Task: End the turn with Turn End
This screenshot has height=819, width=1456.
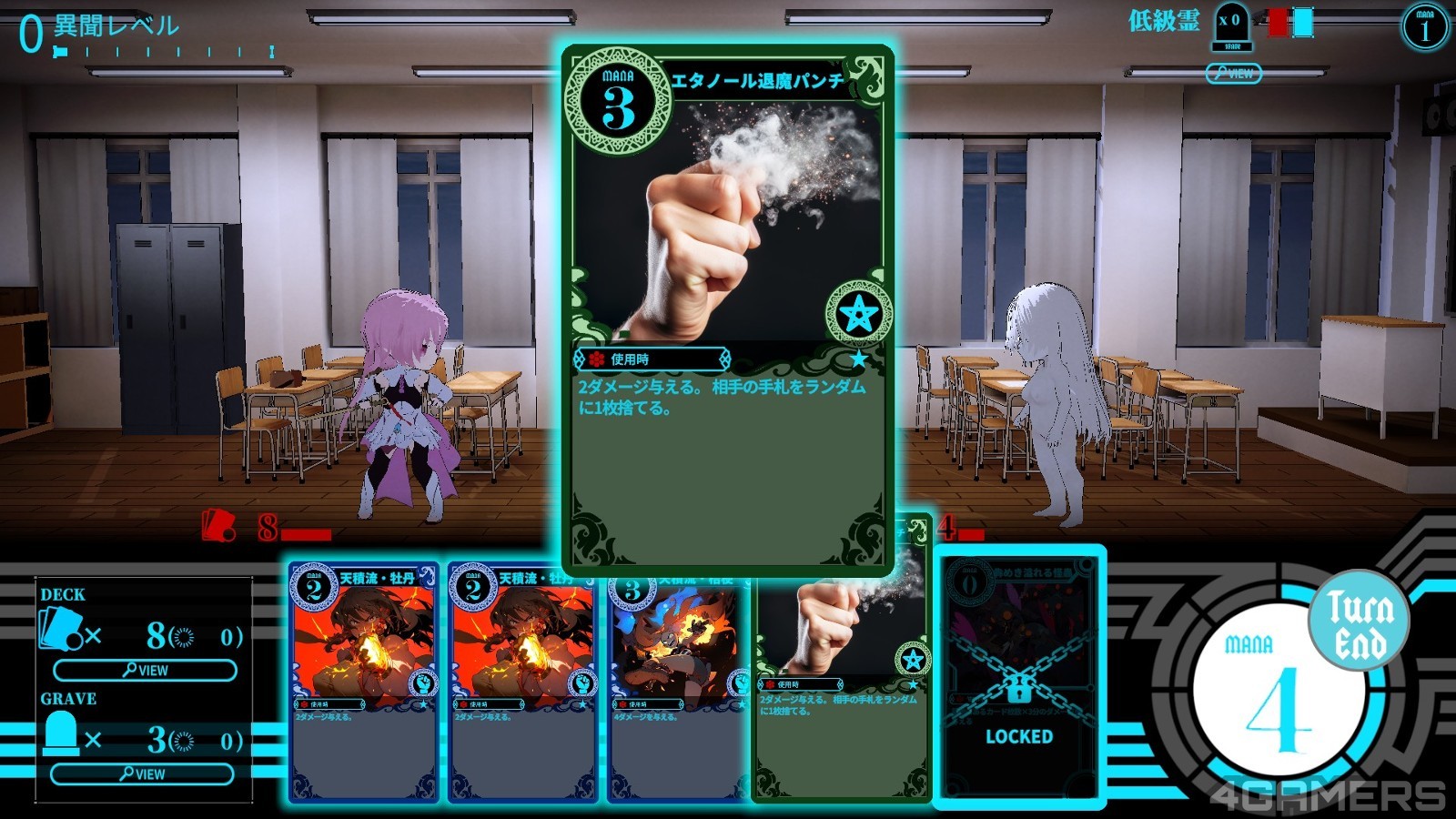Action: coord(1359,622)
